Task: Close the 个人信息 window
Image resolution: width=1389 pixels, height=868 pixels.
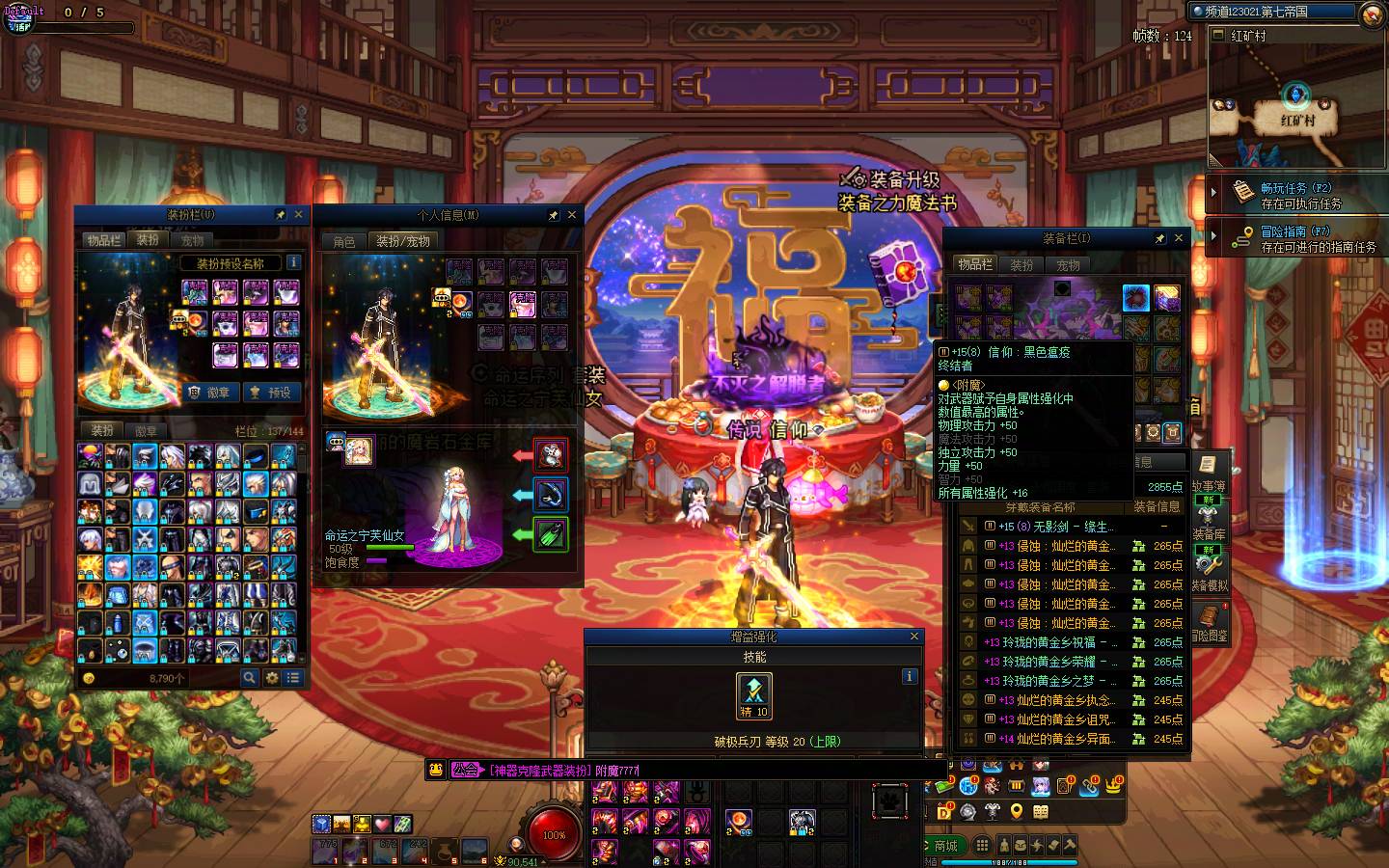Action: click(x=572, y=215)
